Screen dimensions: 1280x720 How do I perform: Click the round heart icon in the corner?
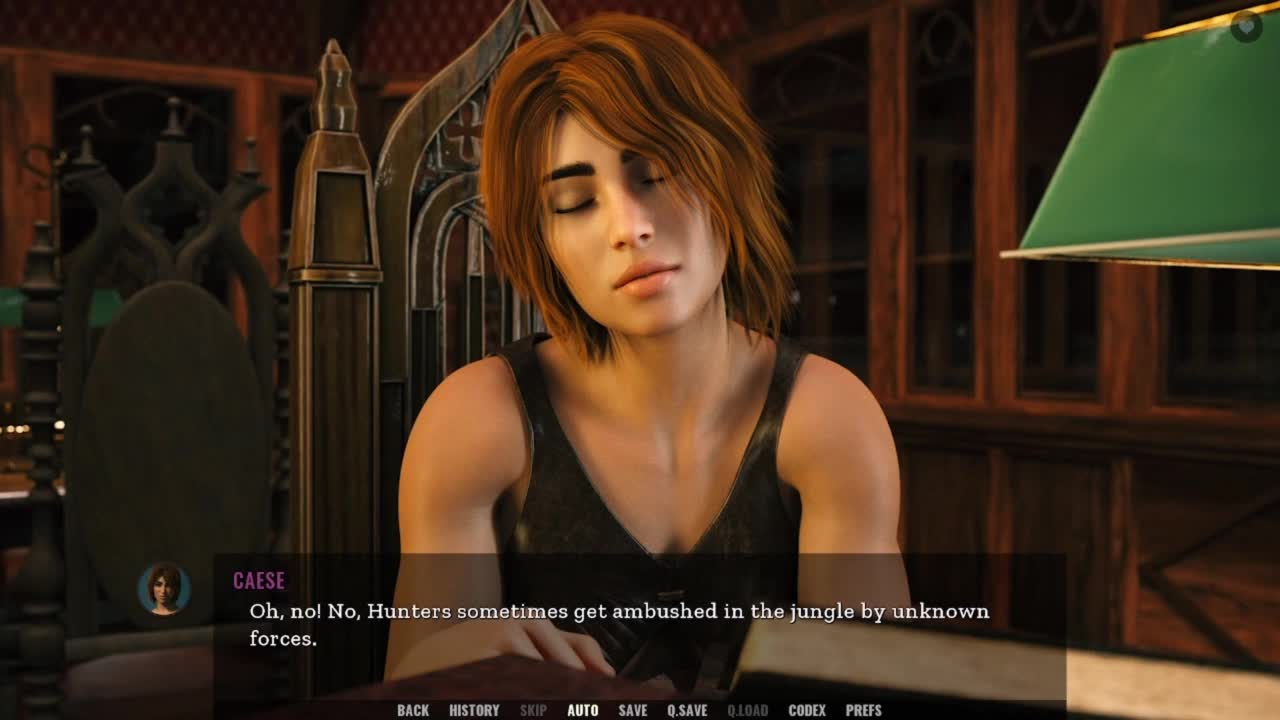pyautogui.click(x=1246, y=26)
